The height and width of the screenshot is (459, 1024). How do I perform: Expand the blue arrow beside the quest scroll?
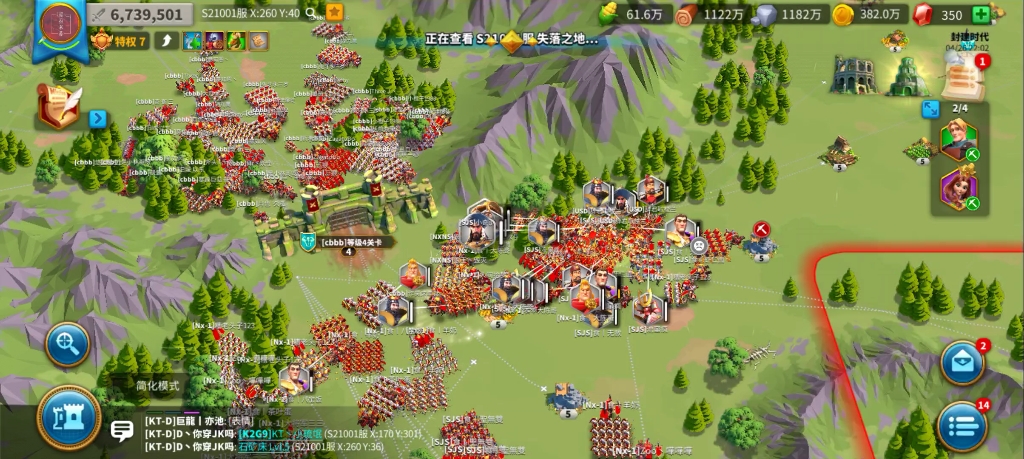click(x=98, y=119)
